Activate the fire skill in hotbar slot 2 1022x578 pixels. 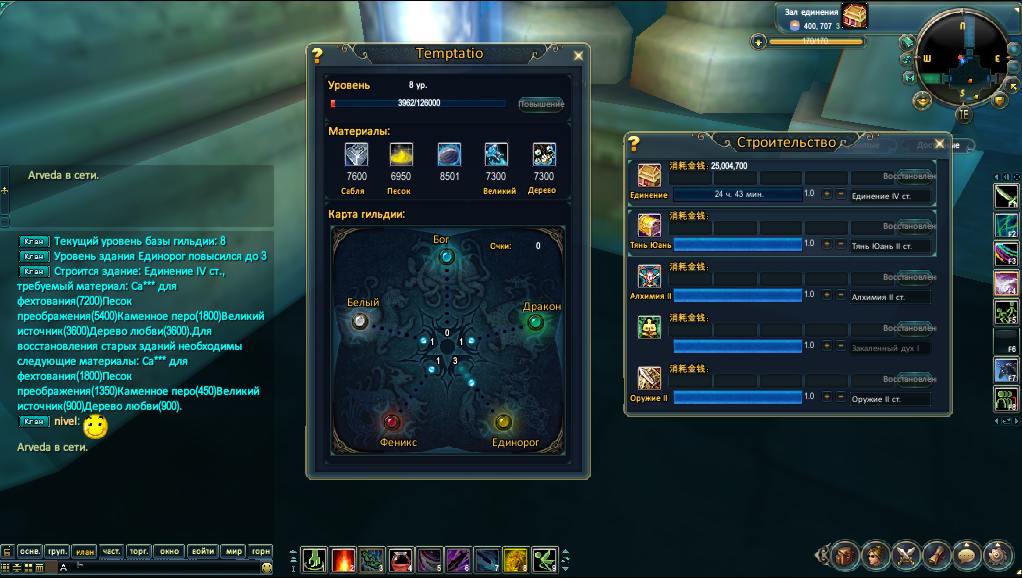coord(343,559)
